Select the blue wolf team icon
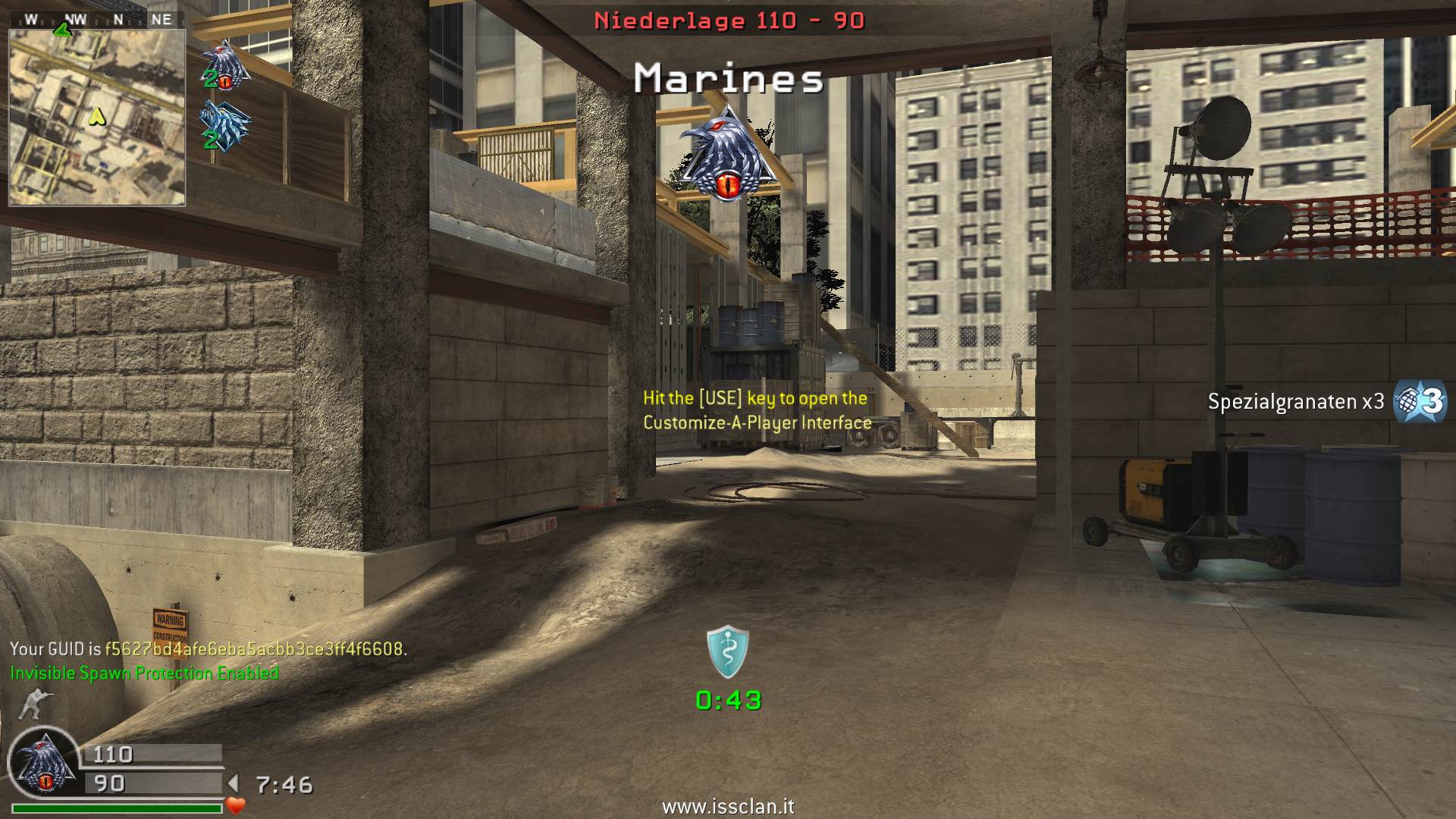 coord(224,125)
